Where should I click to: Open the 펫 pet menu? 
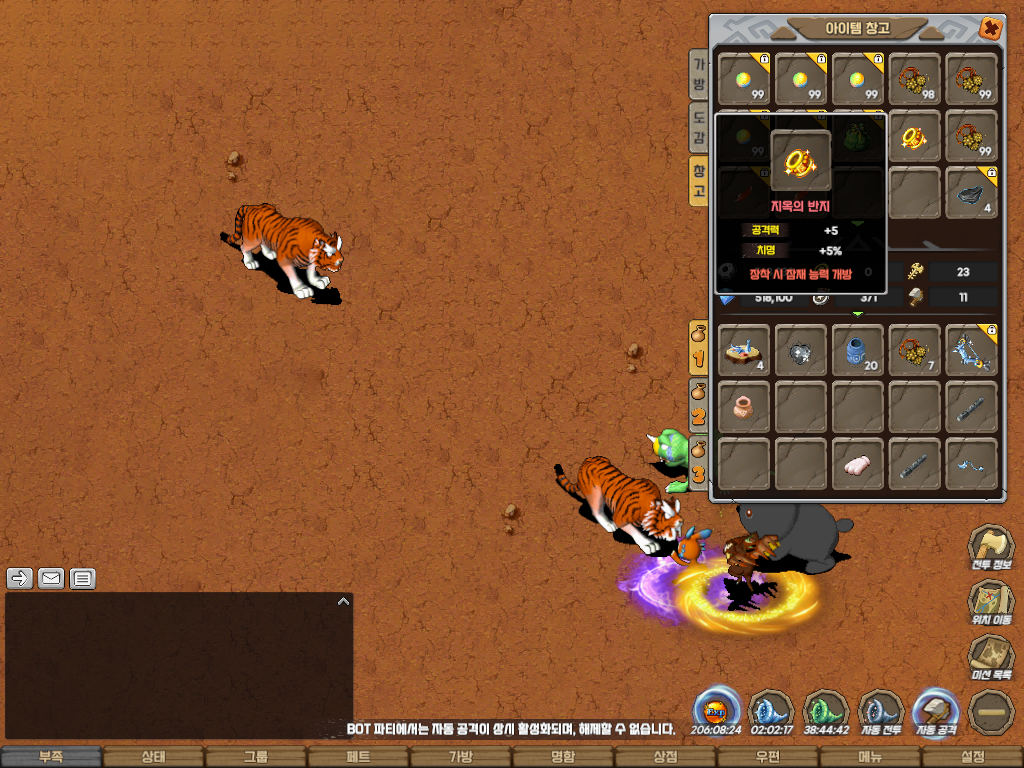(x=358, y=757)
